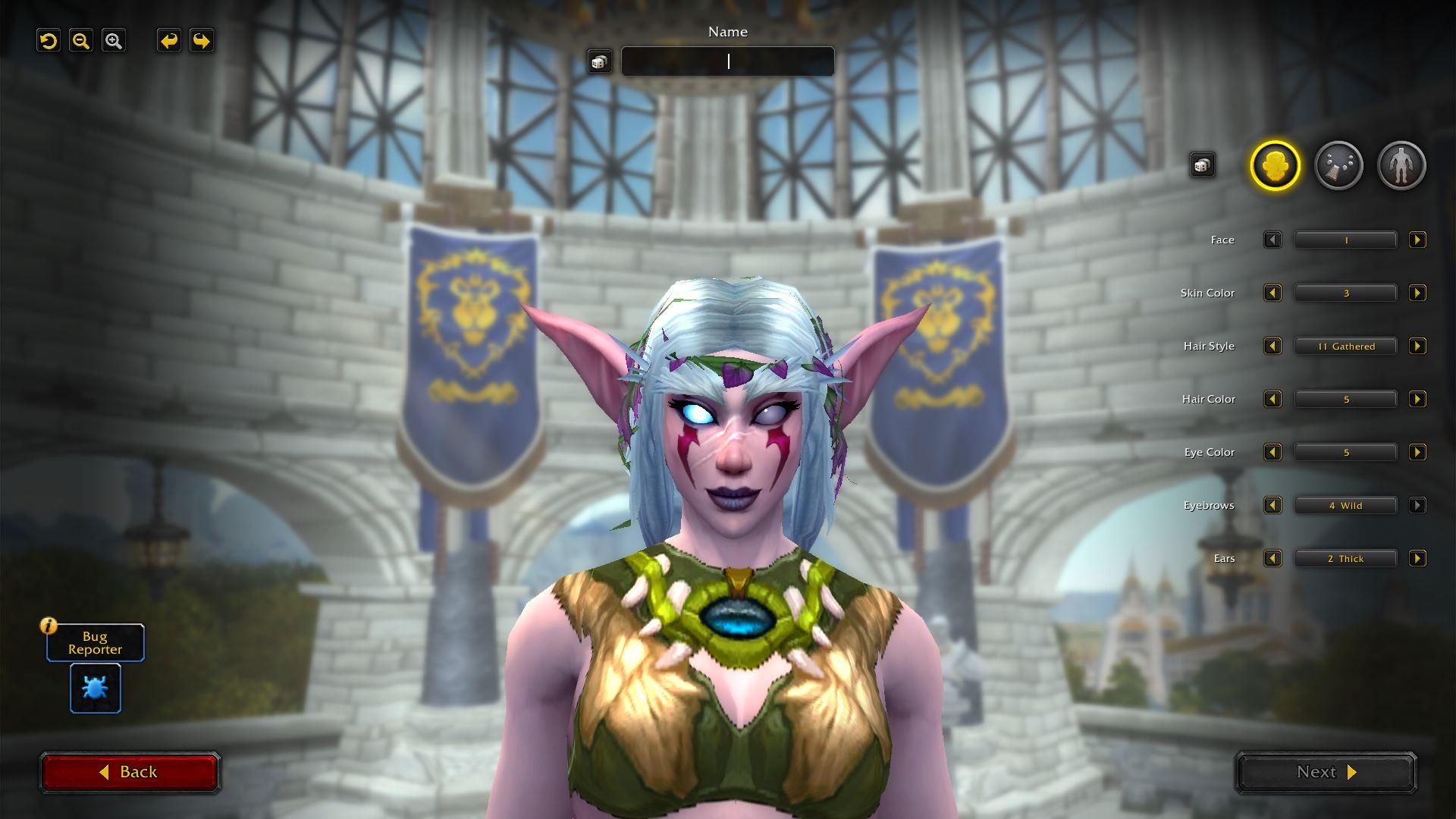
Task: Go to the previous Skin Color
Action: tap(1272, 293)
